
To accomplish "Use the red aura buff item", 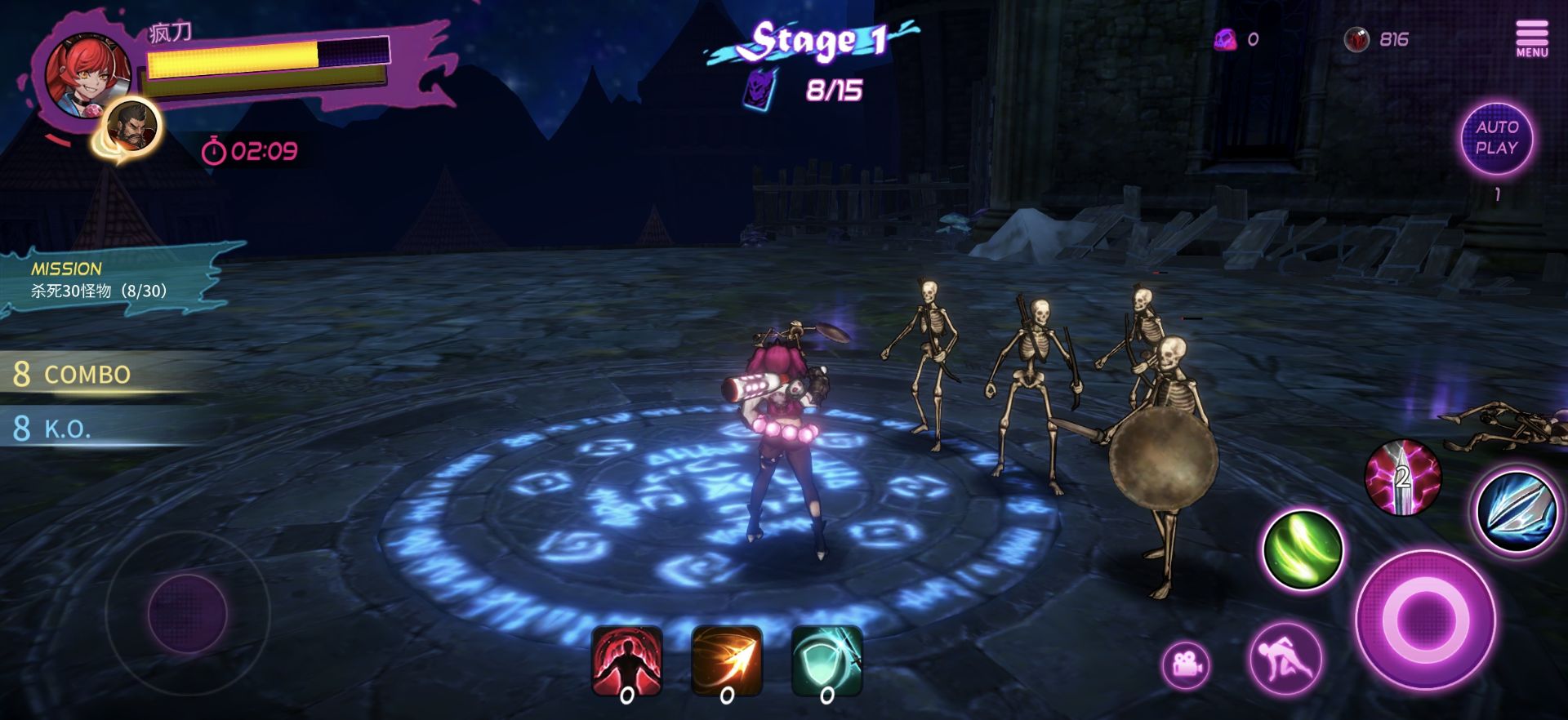I will click(626, 661).
